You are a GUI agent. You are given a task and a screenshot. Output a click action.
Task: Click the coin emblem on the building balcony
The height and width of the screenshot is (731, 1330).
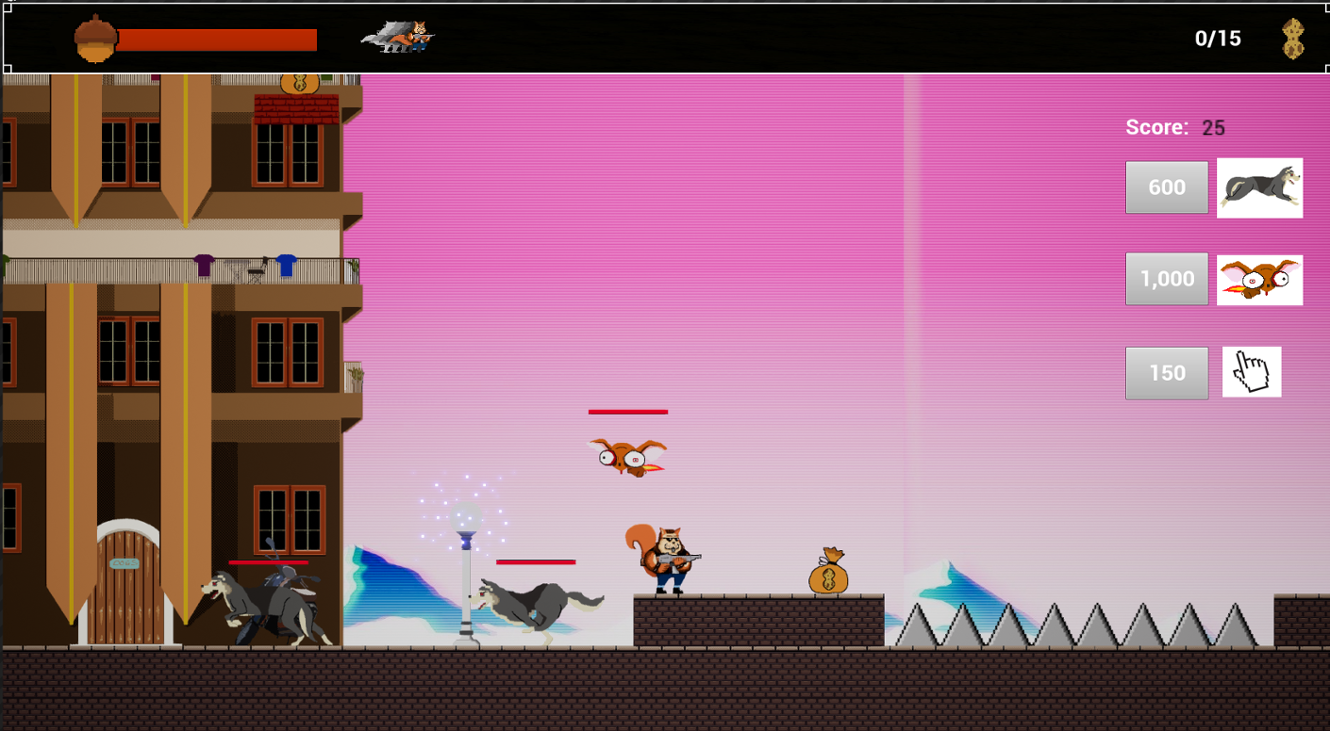pos(298,83)
